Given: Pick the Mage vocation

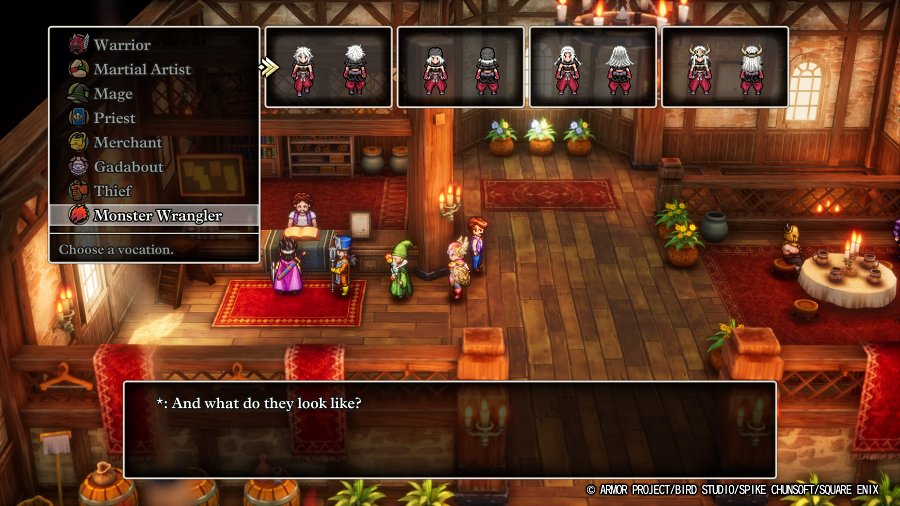Looking at the screenshot, I should [x=113, y=94].
